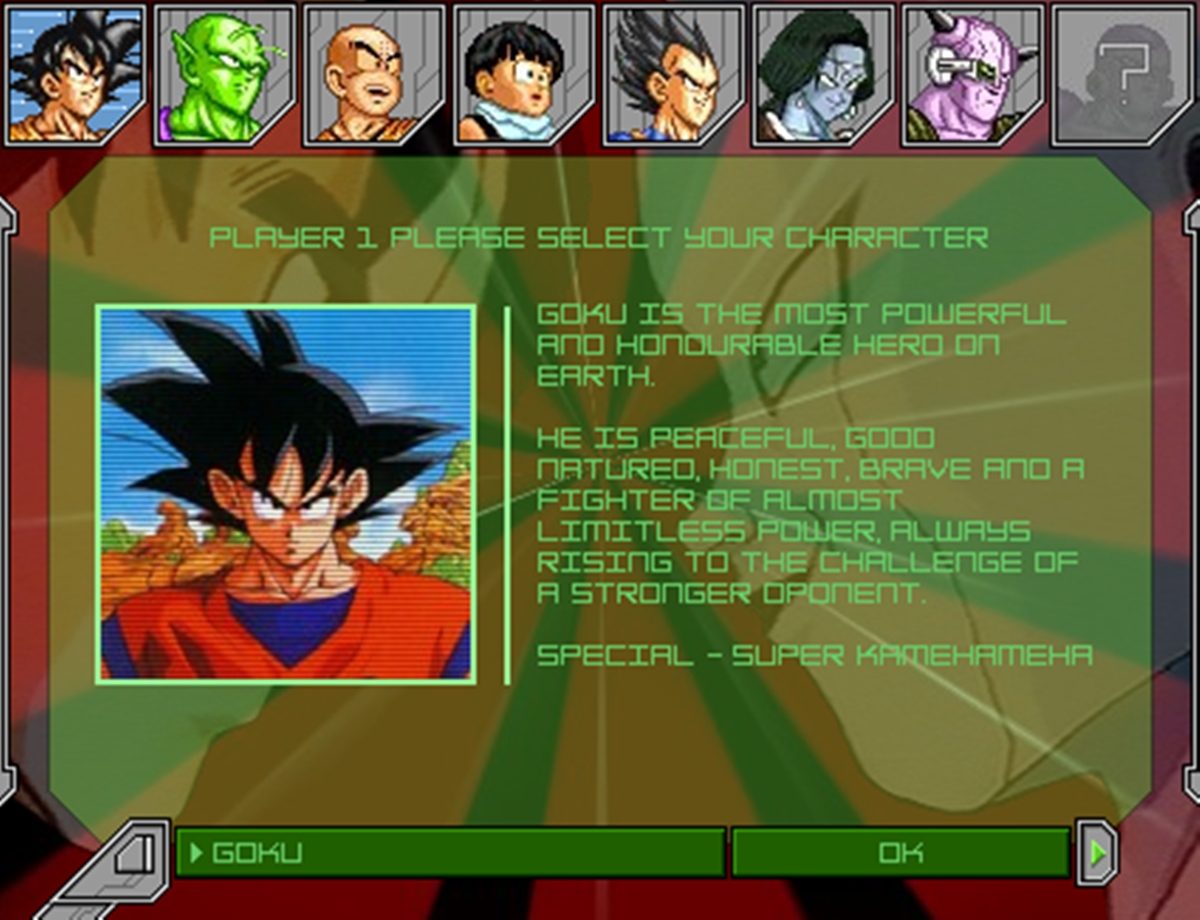Viewport: 1200px width, 920px height.
Task: Pick the bald Krillin portrait
Action: pos(374,73)
